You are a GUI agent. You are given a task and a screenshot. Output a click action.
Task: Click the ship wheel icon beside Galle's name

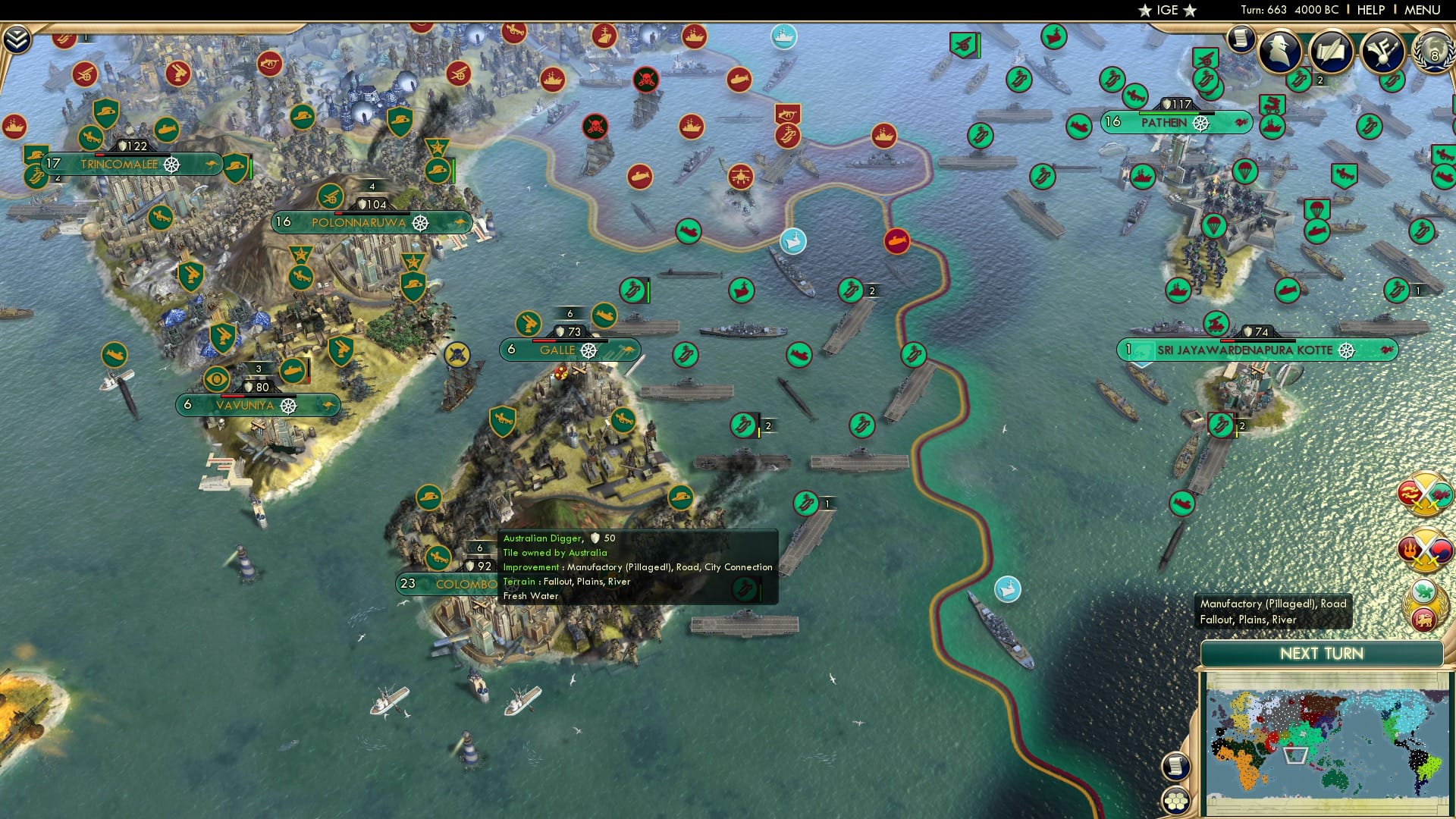tap(588, 350)
